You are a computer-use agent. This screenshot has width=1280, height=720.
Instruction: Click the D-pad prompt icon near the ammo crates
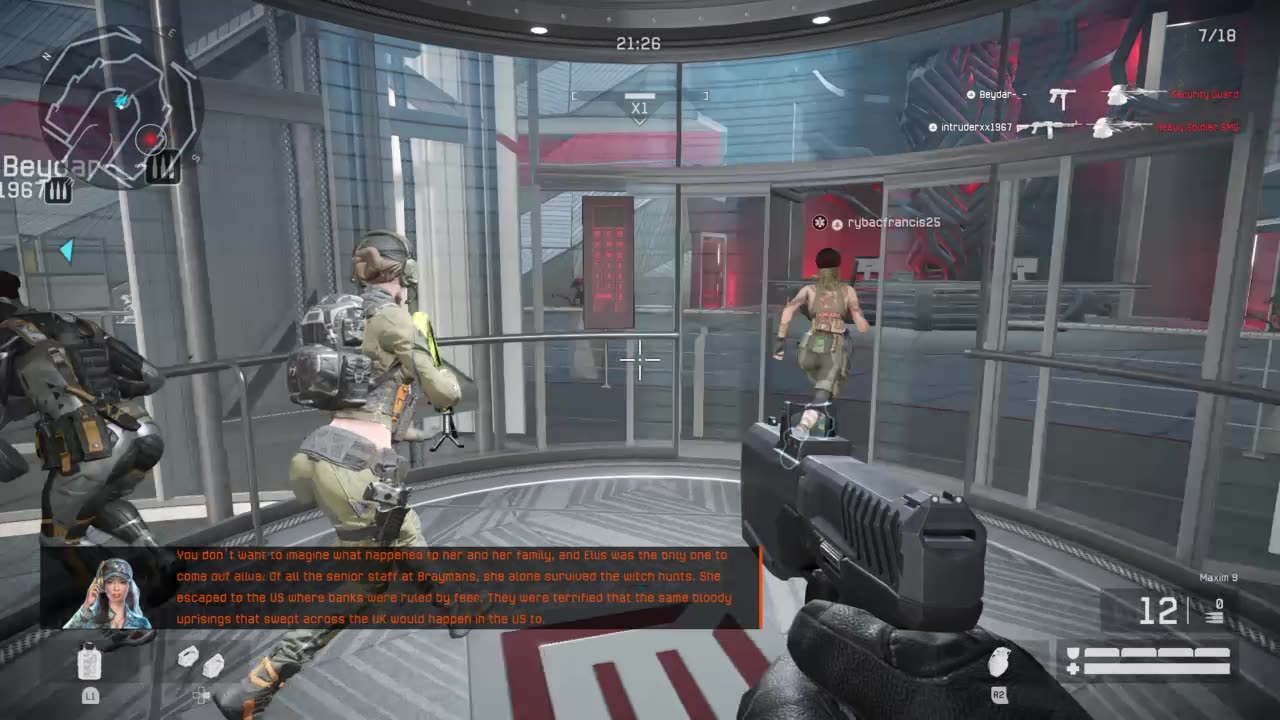201,695
